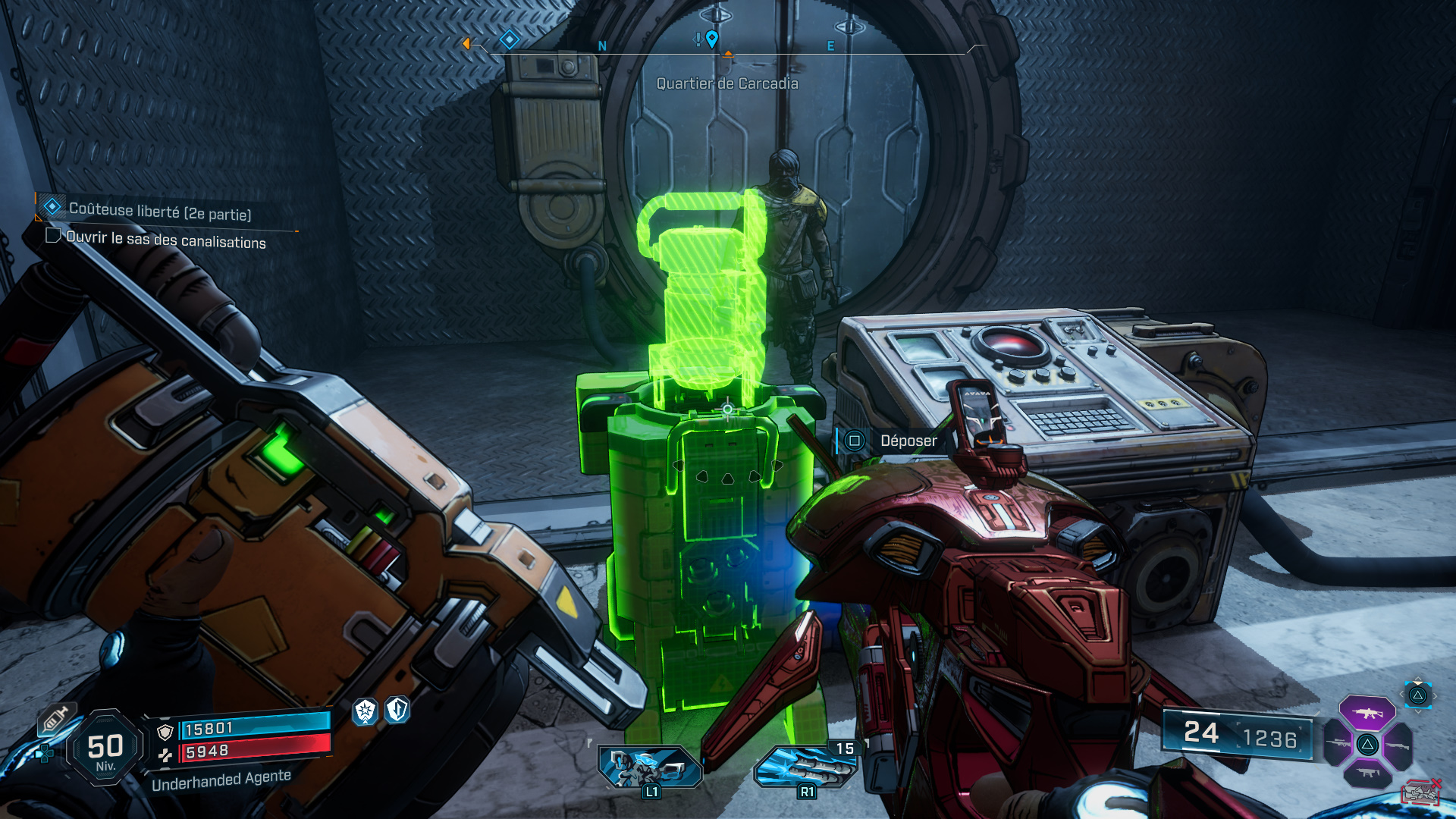The image size is (1456, 819).
Task: Select the sniper rifle slot in the weapon wheel
Action: click(x=1338, y=743)
